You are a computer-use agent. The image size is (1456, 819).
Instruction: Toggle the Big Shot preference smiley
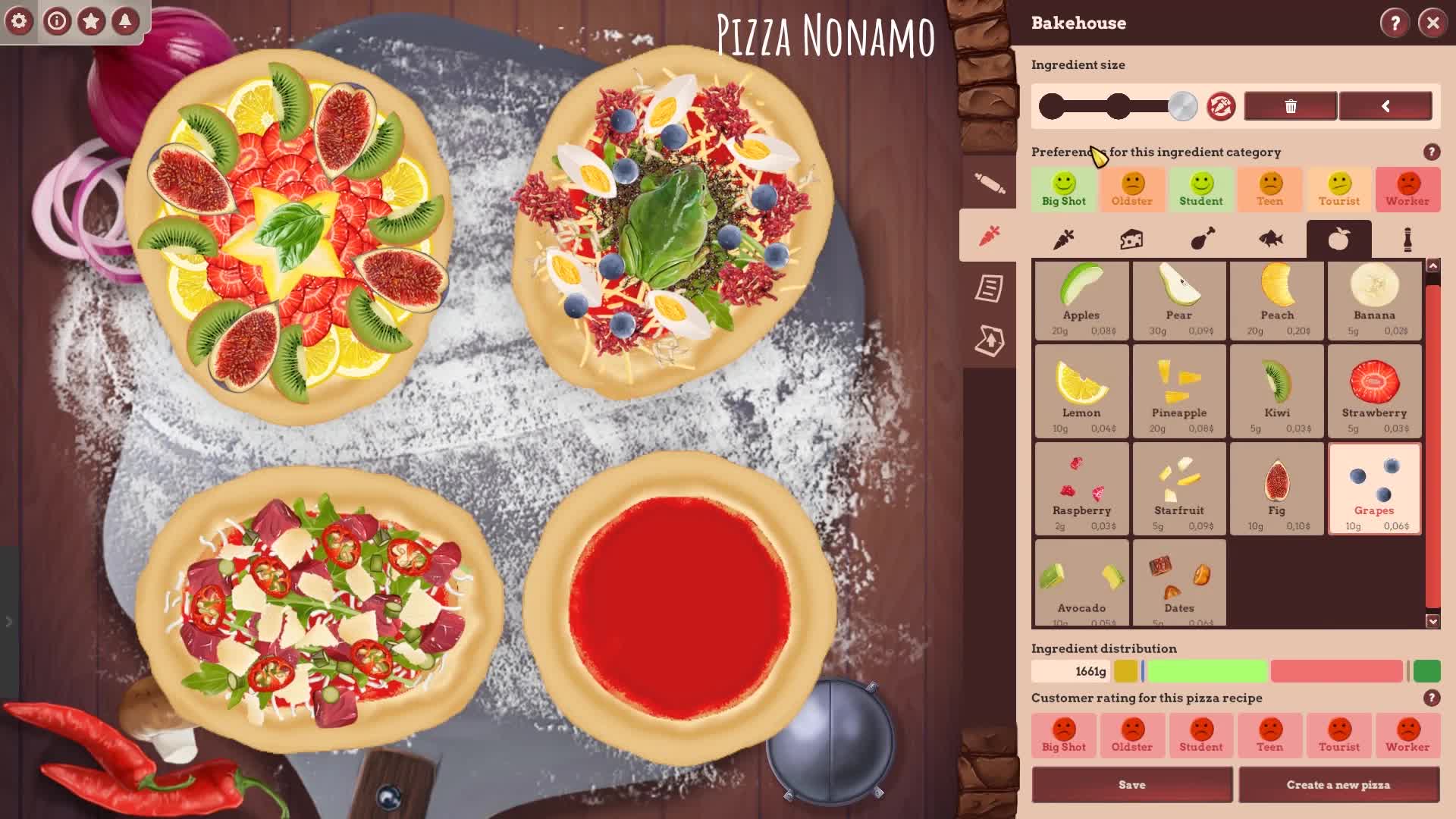pos(1062,190)
